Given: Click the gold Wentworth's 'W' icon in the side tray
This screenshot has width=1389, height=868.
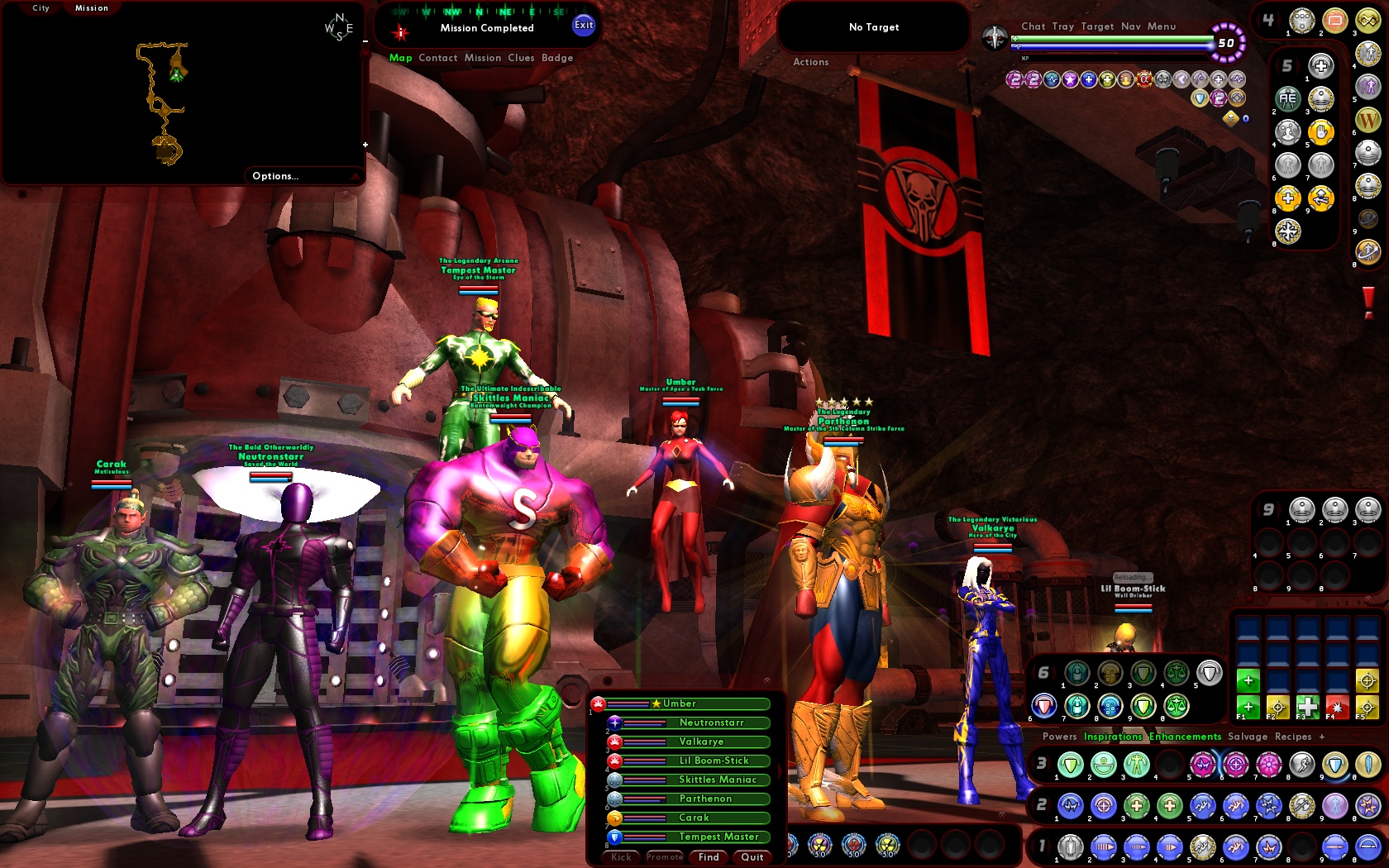Looking at the screenshot, I should click(1368, 120).
